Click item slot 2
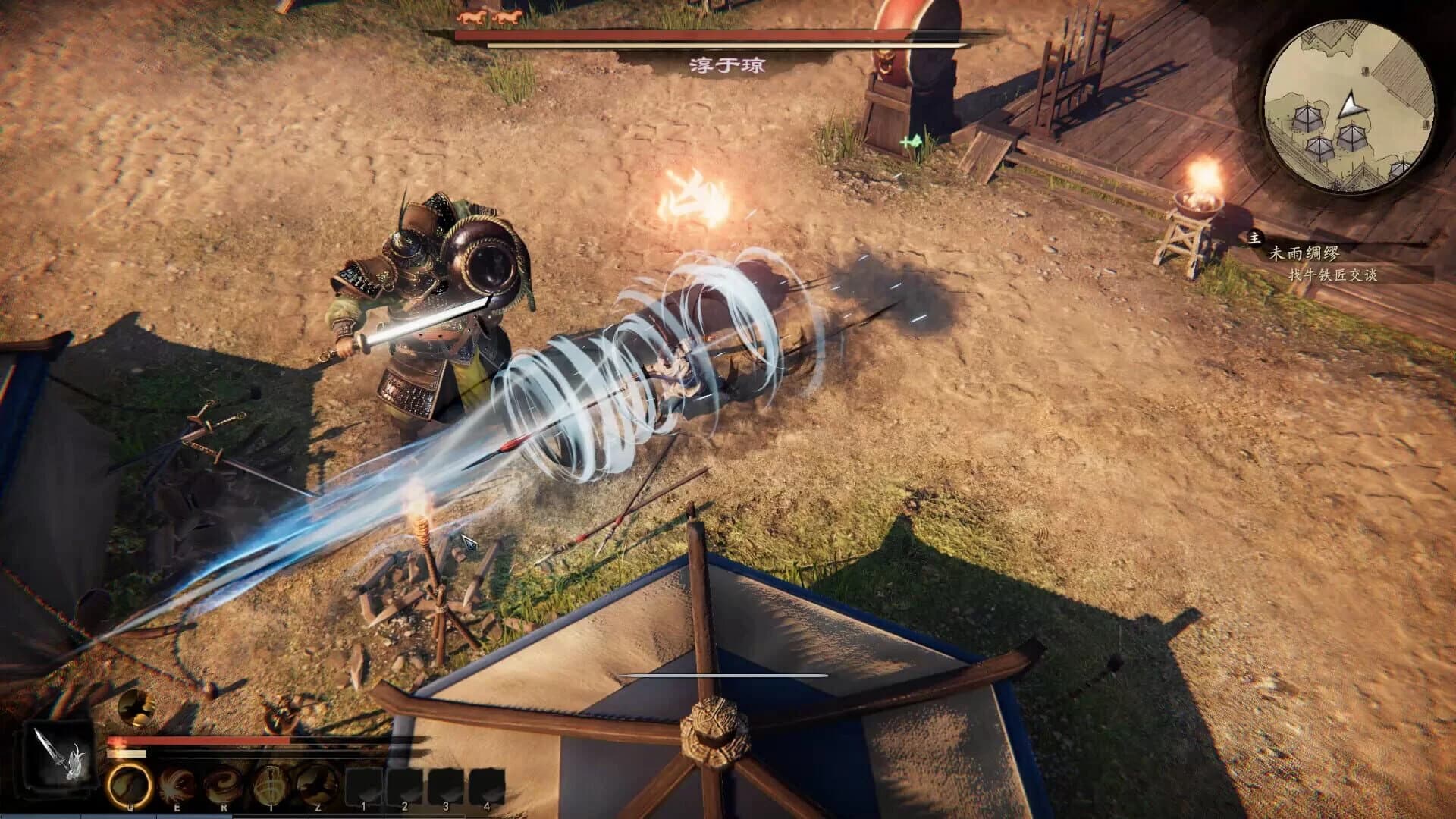1456x819 pixels. point(405,781)
